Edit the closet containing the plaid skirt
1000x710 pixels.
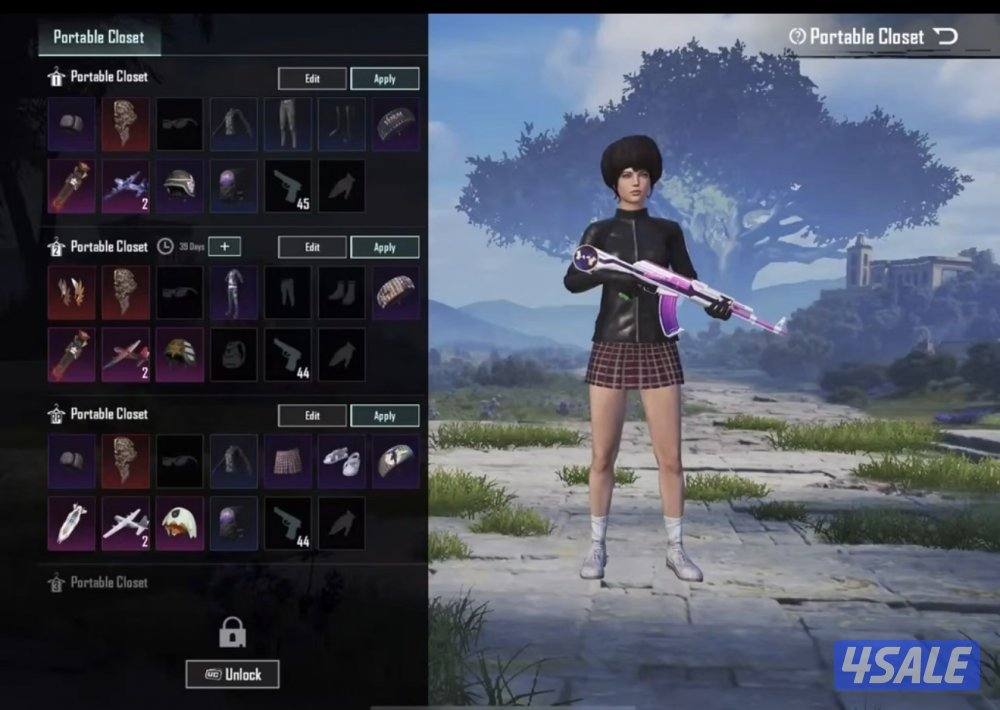[x=312, y=415]
